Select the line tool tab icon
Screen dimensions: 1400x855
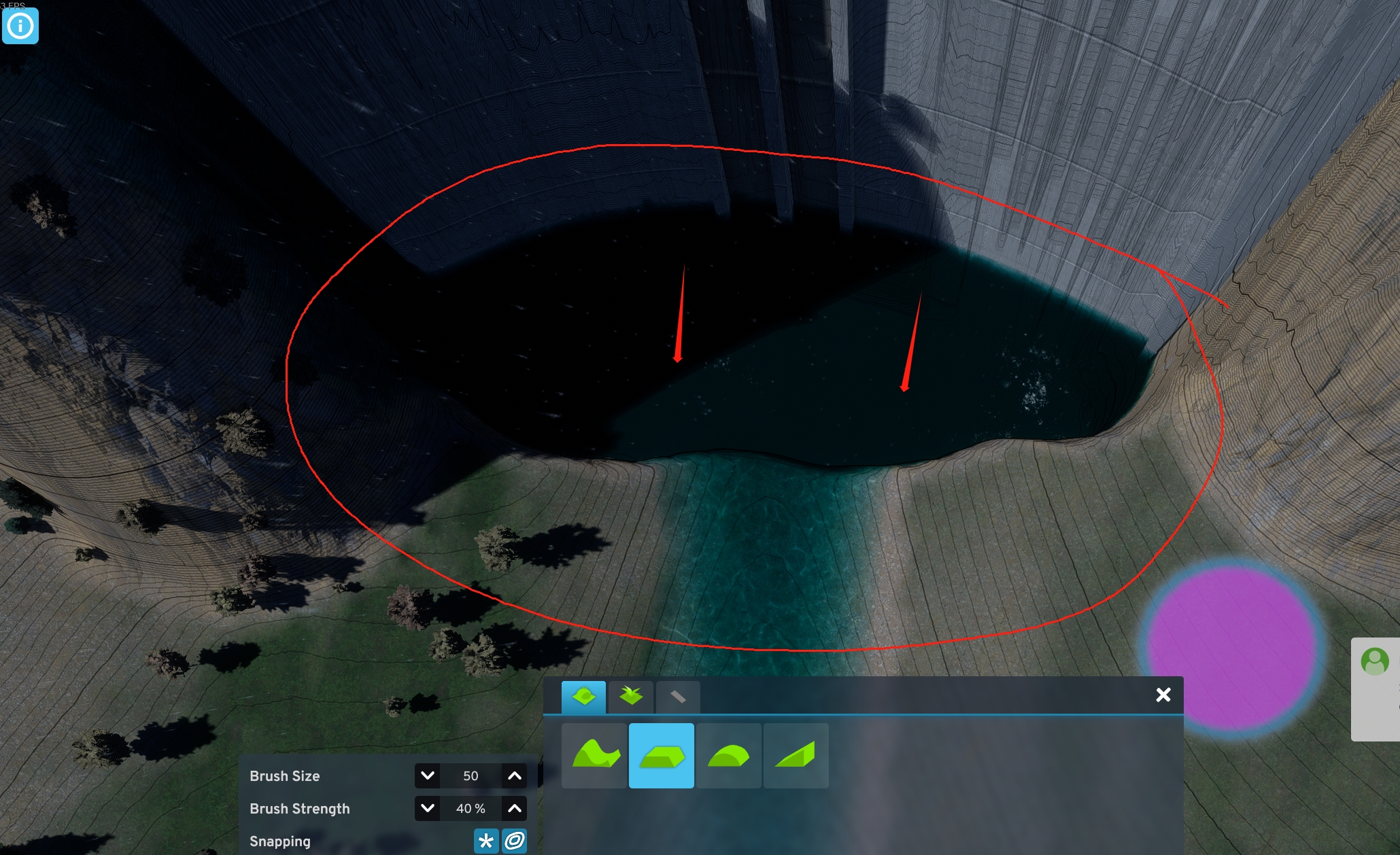coord(677,696)
